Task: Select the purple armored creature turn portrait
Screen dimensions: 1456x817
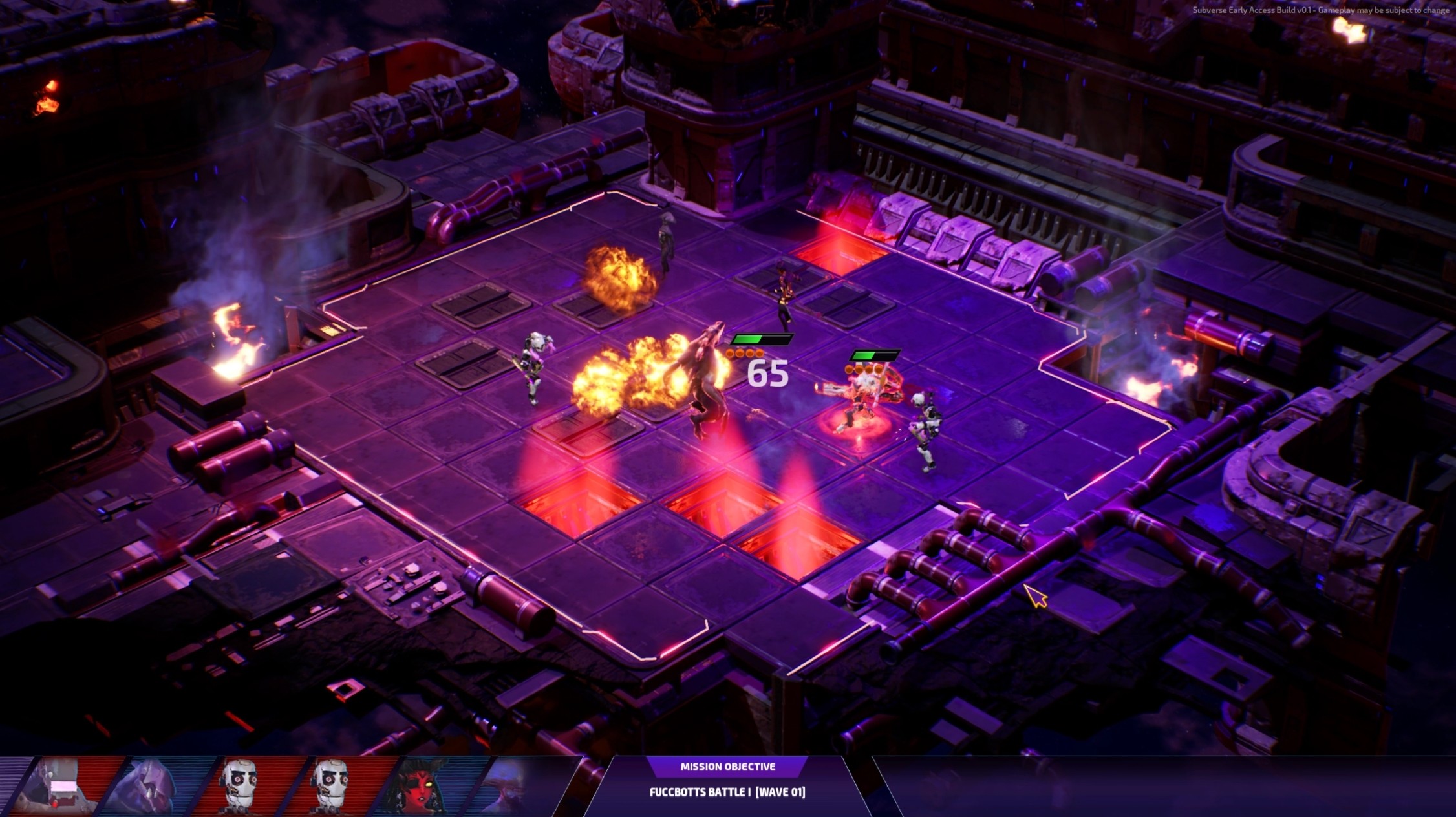Action: pyautogui.click(x=150, y=785)
